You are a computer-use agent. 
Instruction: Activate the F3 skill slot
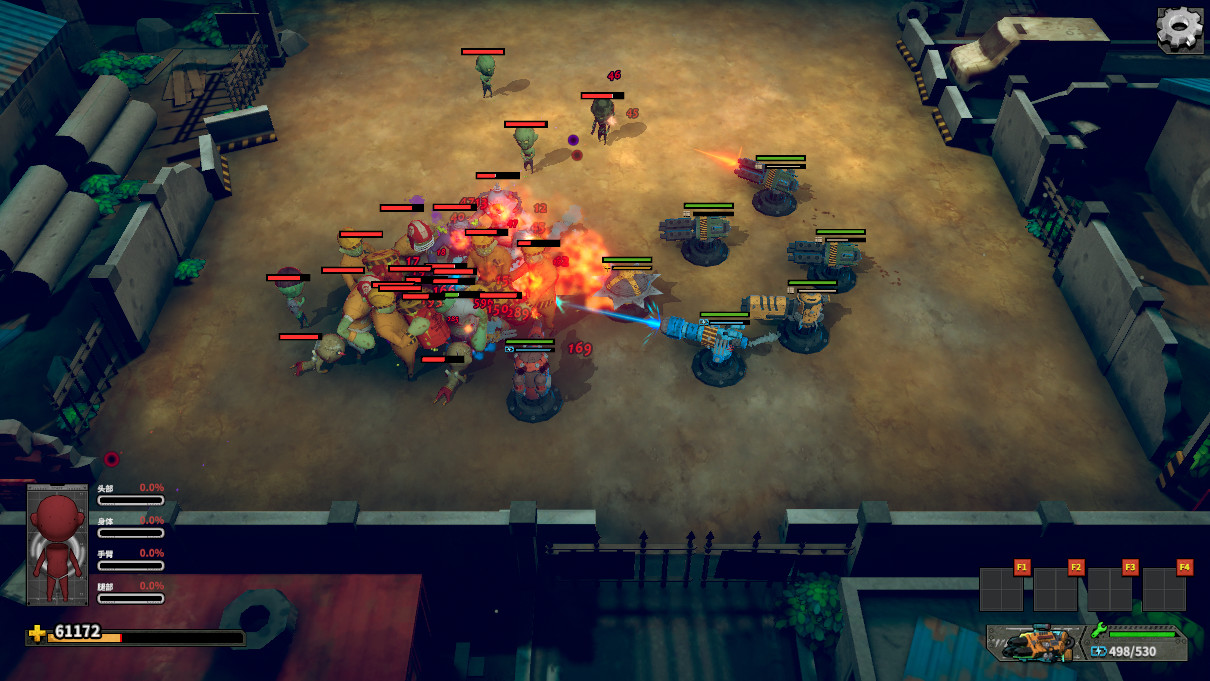pyautogui.click(x=1109, y=589)
